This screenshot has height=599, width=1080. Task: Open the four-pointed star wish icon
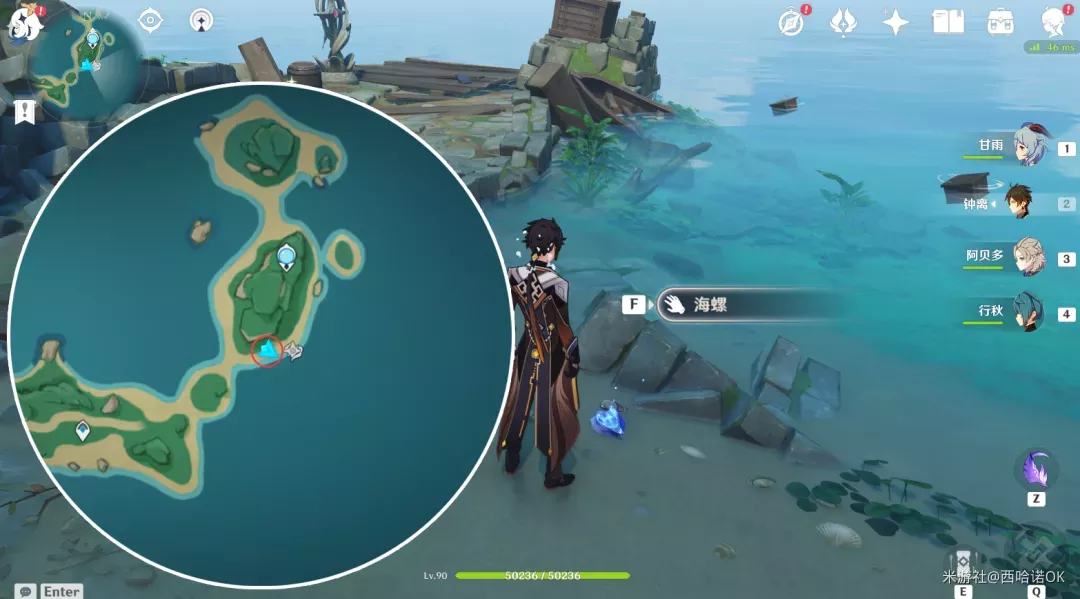coord(895,22)
